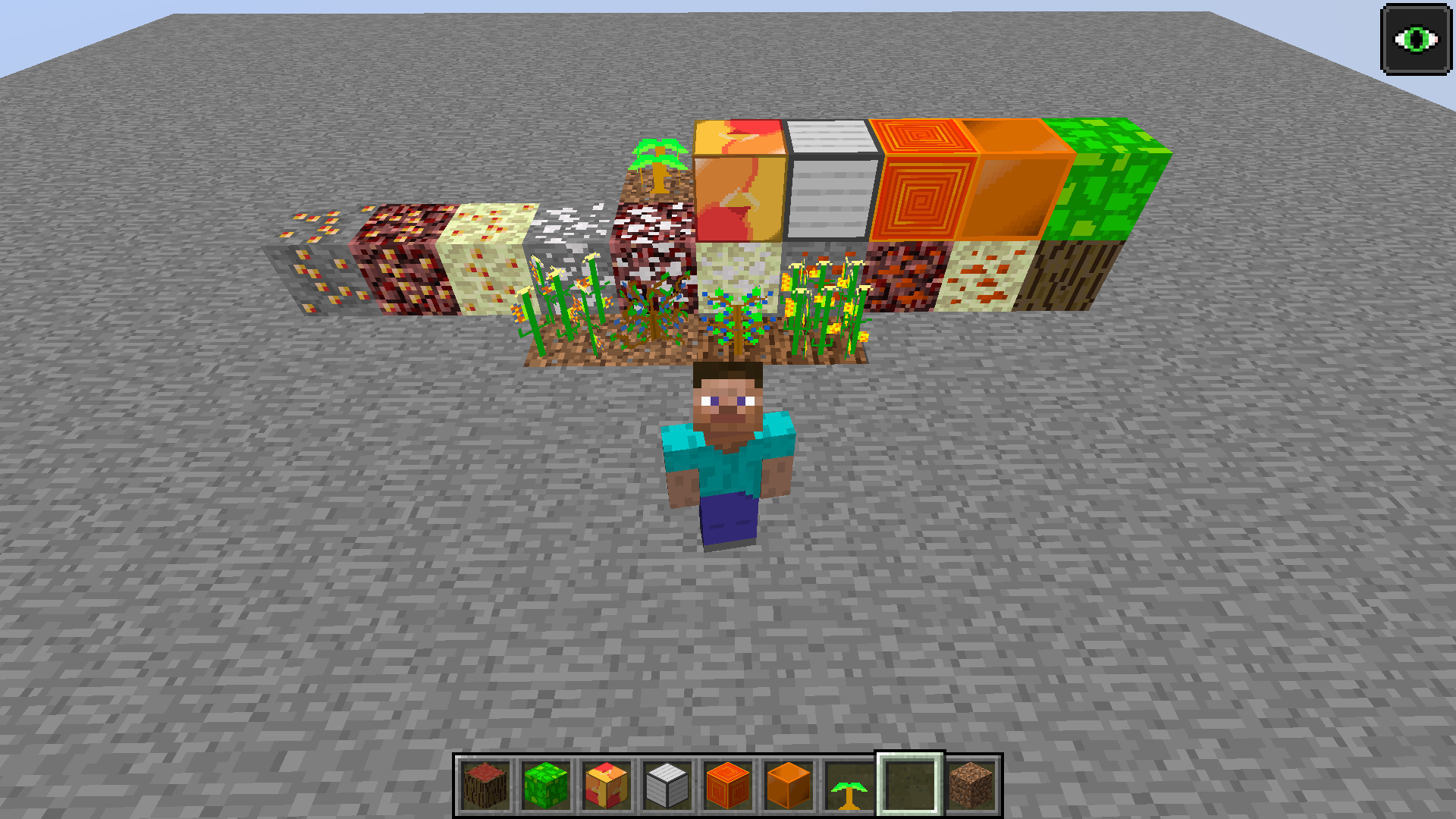Image resolution: width=1456 pixels, height=819 pixels.
Task: Select the palm sapling item in the hotbar
Action: pyautogui.click(x=849, y=789)
